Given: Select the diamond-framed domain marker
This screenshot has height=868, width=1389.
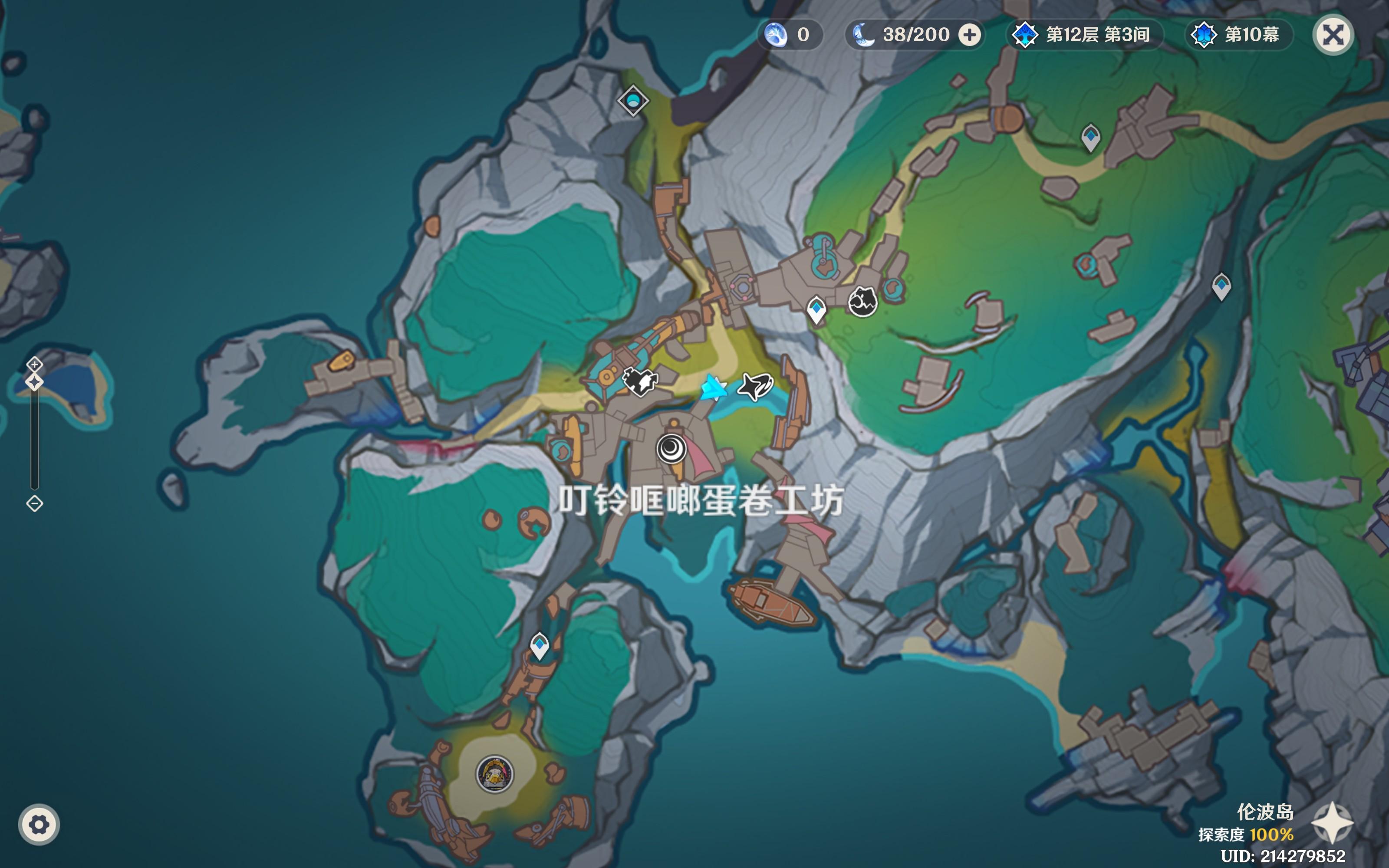Looking at the screenshot, I should coord(633,100).
